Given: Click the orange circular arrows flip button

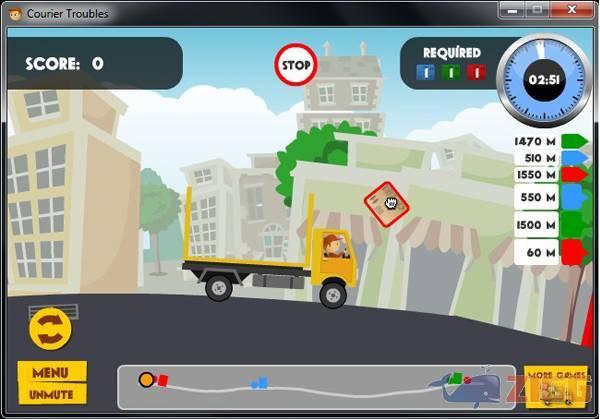Looking at the screenshot, I should tap(49, 328).
